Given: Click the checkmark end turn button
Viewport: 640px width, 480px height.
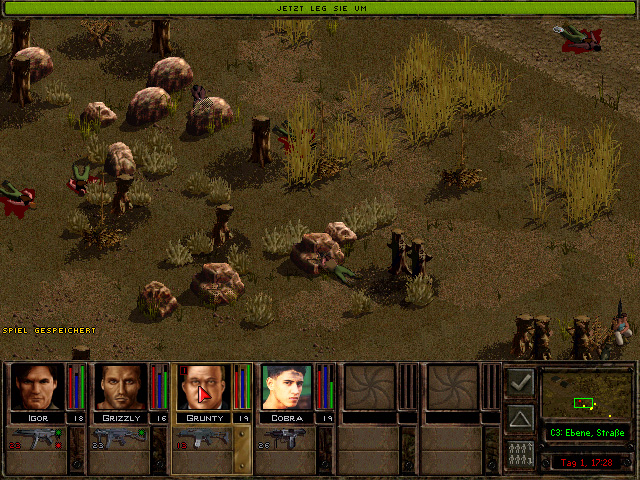Looking at the screenshot, I should click(x=520, y=382).
